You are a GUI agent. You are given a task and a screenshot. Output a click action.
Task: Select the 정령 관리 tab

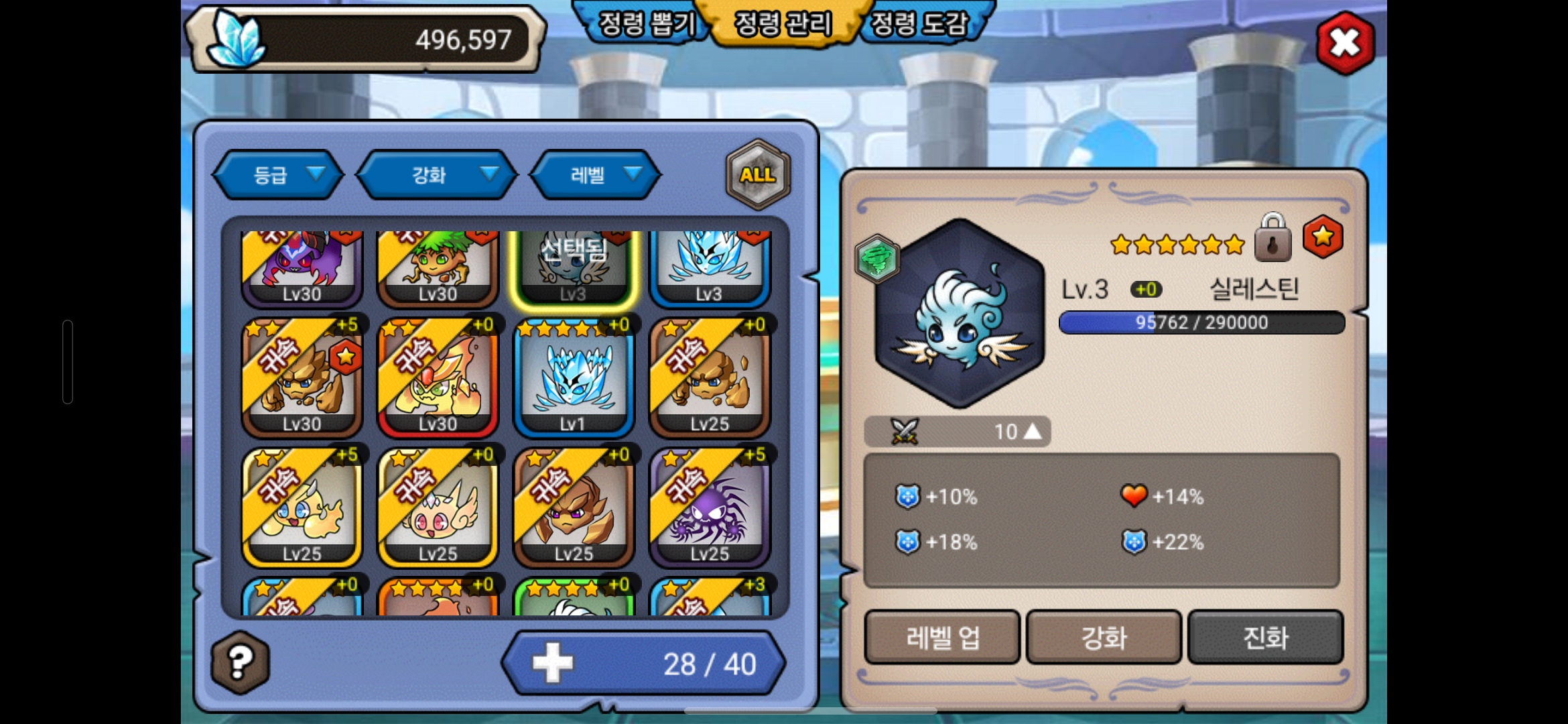(783, 25)
